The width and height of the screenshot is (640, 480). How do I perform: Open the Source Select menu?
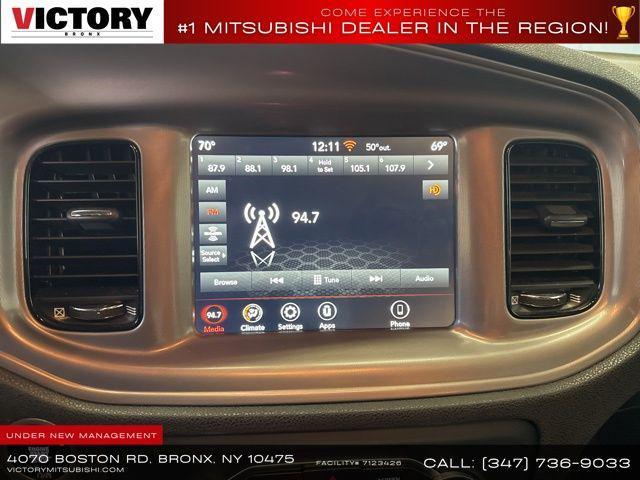[214, 254]
